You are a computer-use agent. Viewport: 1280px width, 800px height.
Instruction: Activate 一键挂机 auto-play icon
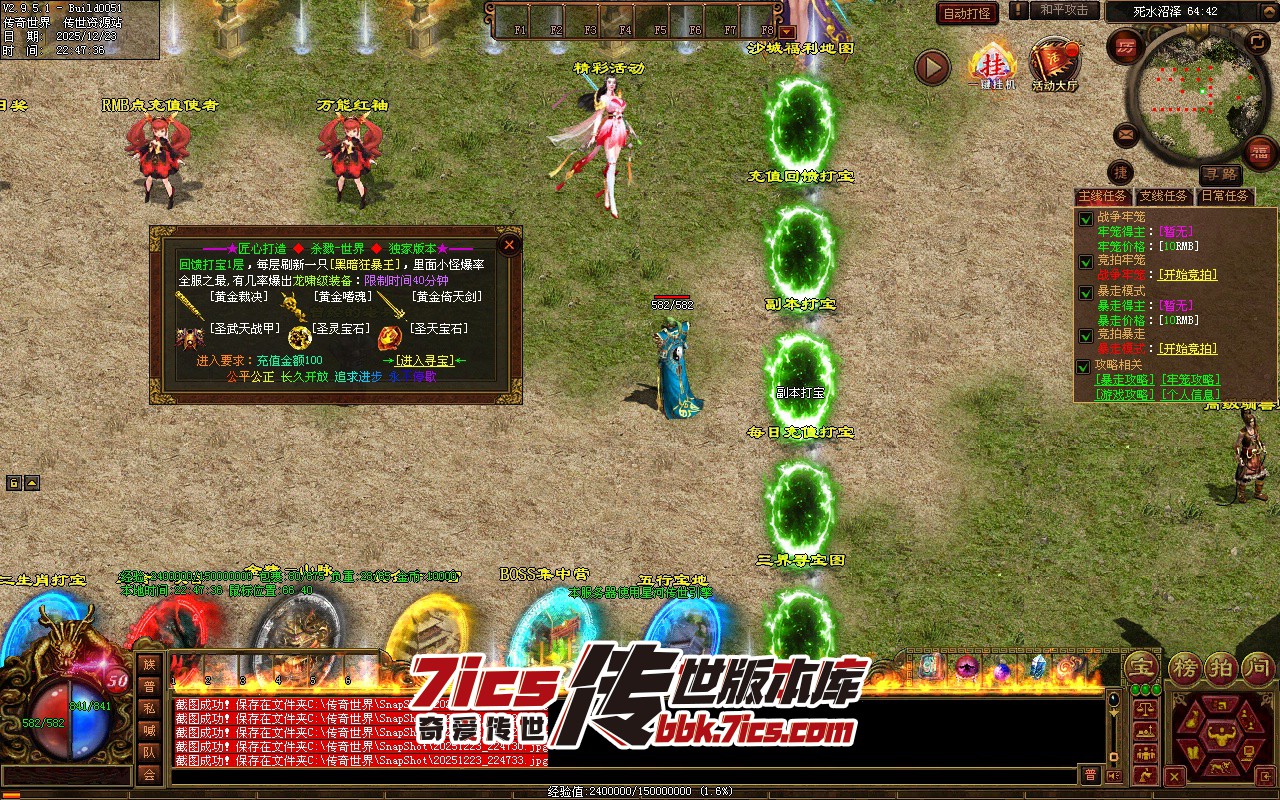[x=992, y=66]
